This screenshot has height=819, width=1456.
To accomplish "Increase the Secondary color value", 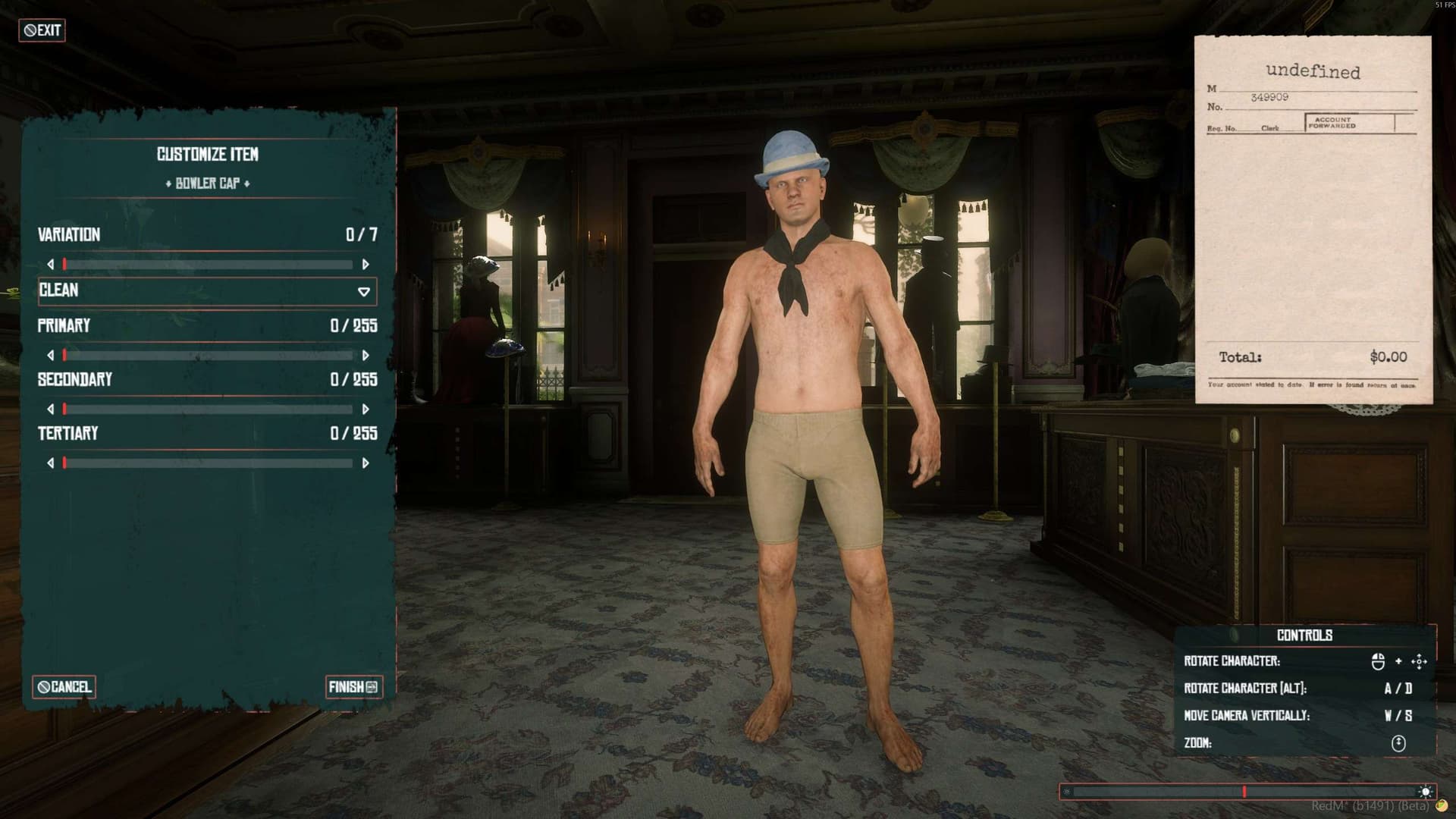I will coord(366,409).
